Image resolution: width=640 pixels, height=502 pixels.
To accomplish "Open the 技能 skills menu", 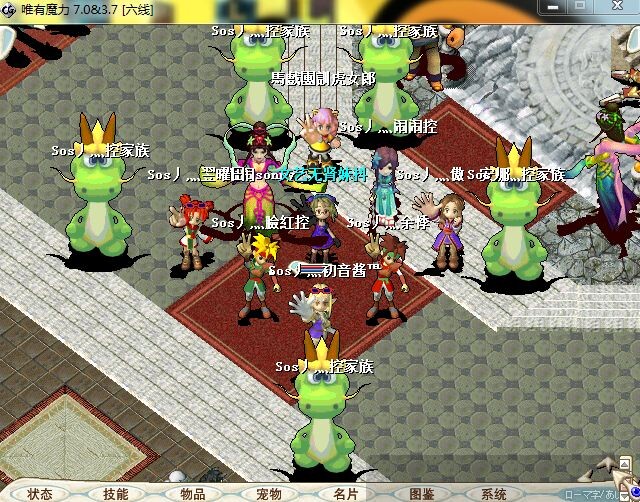I will 116,494.
